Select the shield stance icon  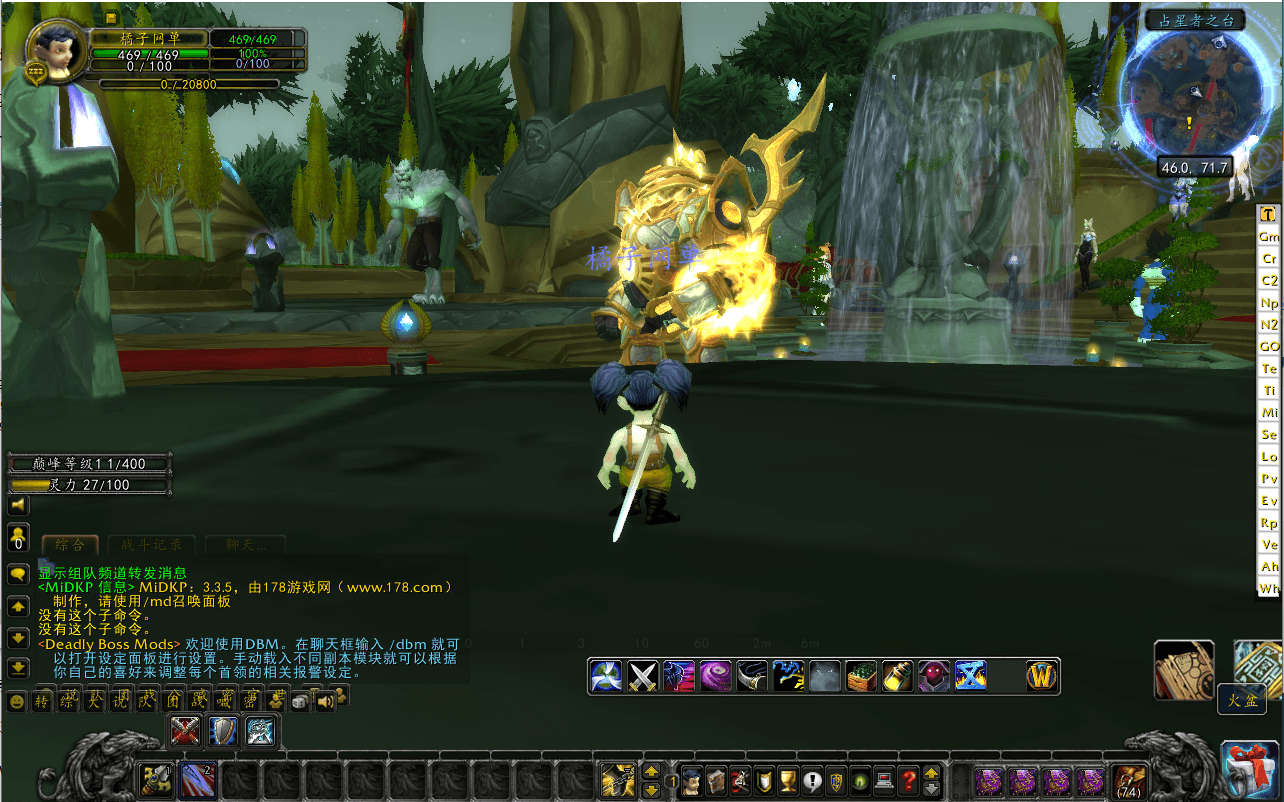[x=222, y=732]
